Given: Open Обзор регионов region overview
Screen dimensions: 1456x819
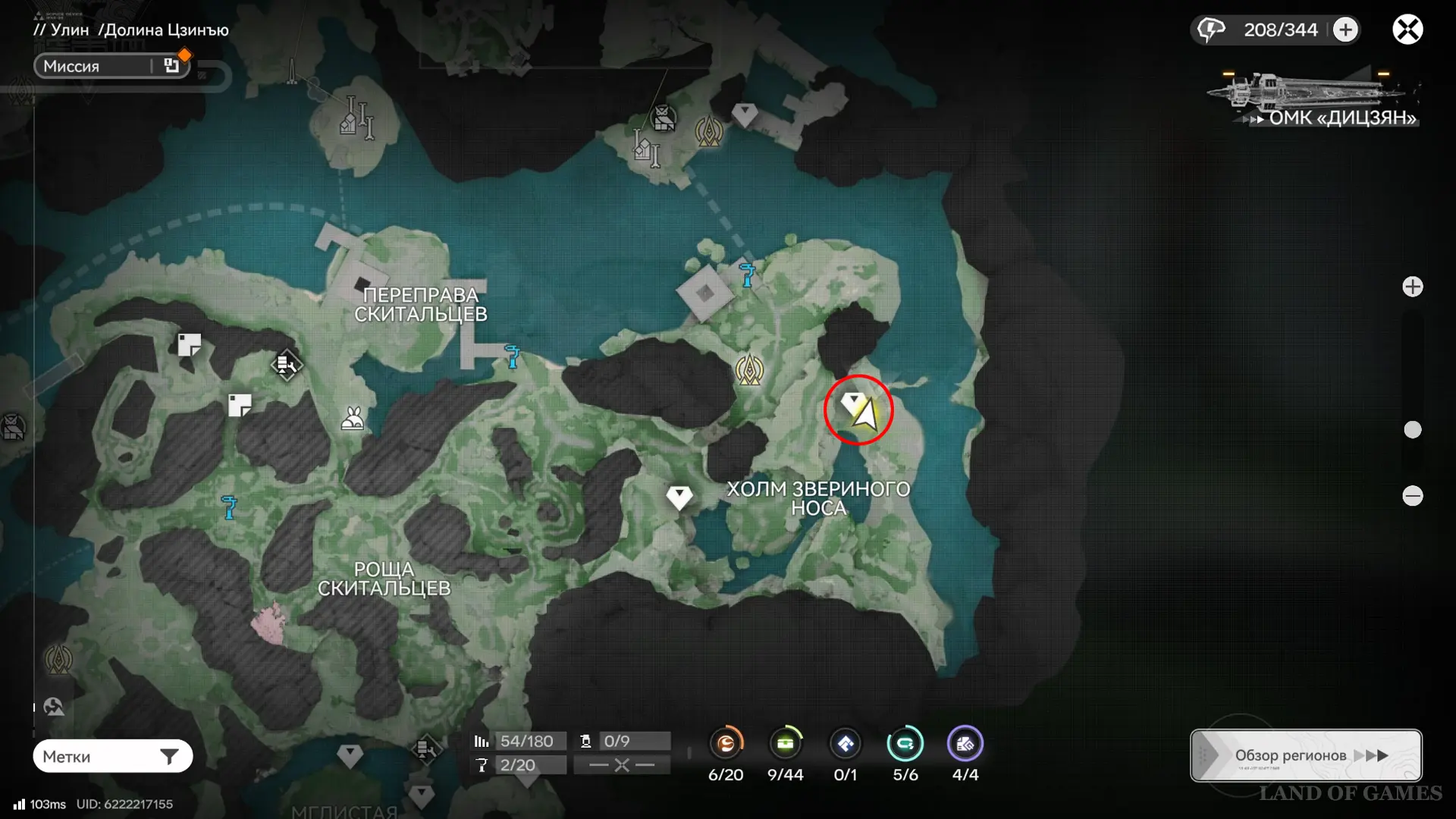Looking at the screenshot, I should (1306, 755).
